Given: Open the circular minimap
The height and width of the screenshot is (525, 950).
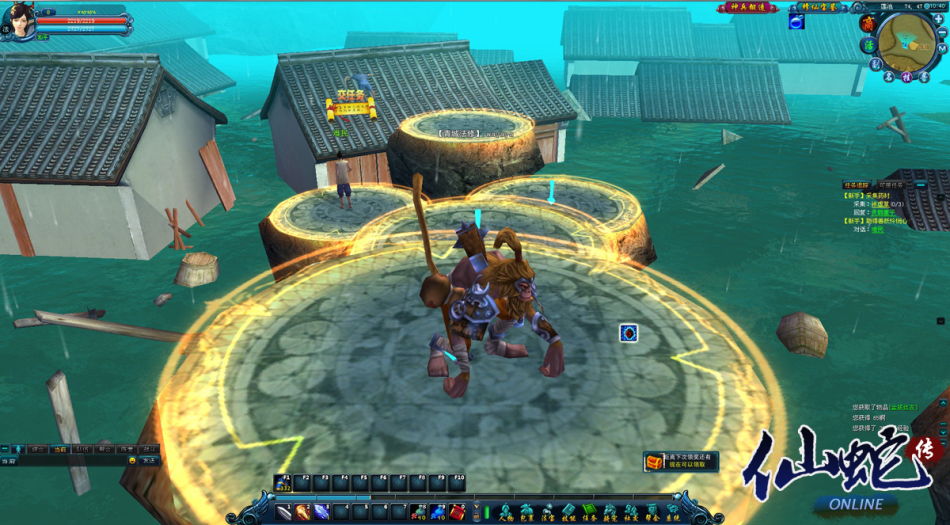Looking at the screenshot, I should [906, 40].
